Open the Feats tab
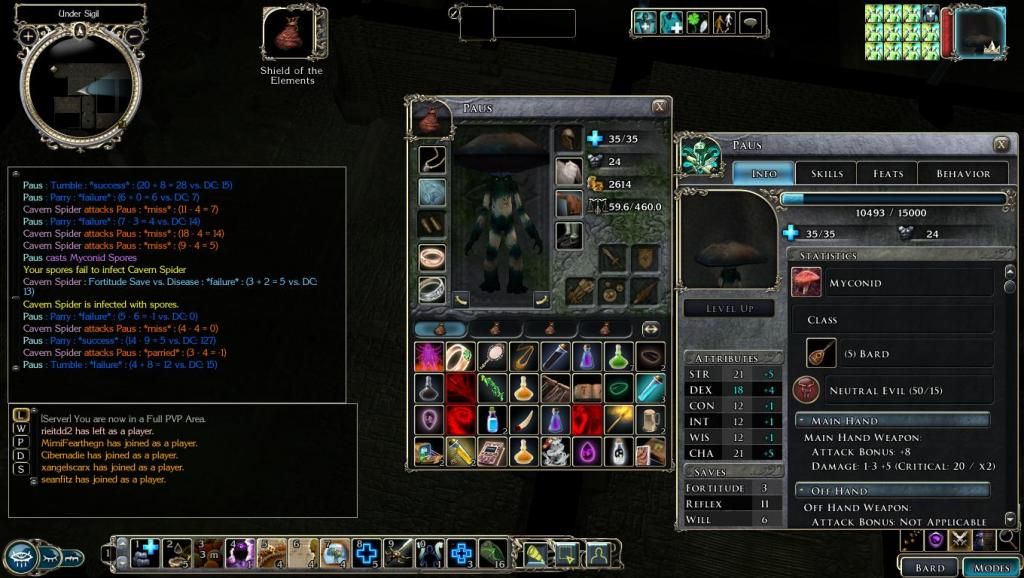 point(887,173)
